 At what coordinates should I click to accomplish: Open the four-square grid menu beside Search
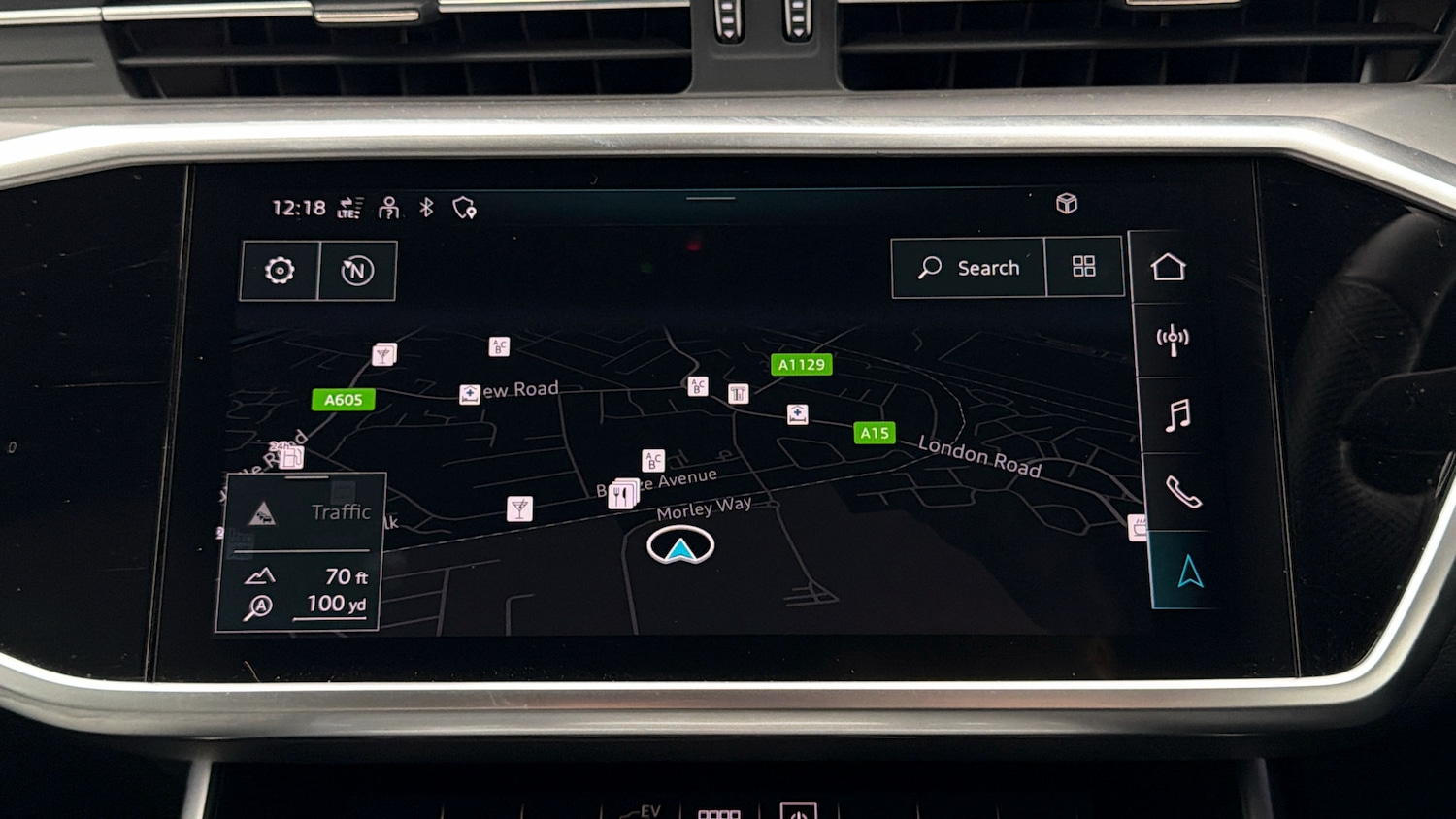1084,267
